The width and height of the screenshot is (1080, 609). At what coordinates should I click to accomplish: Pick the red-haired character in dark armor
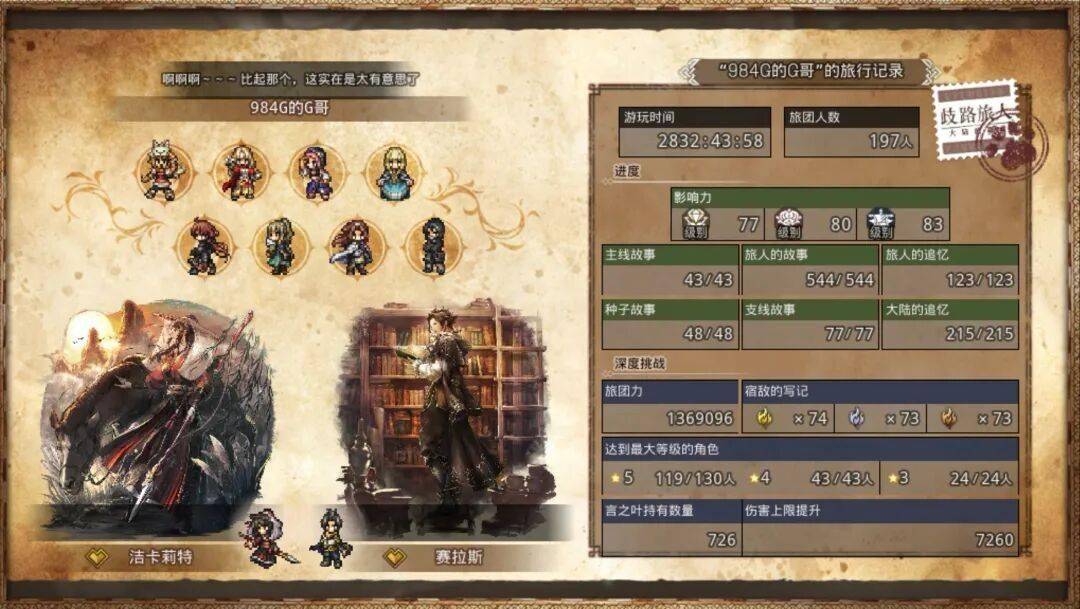coord(204,246)
